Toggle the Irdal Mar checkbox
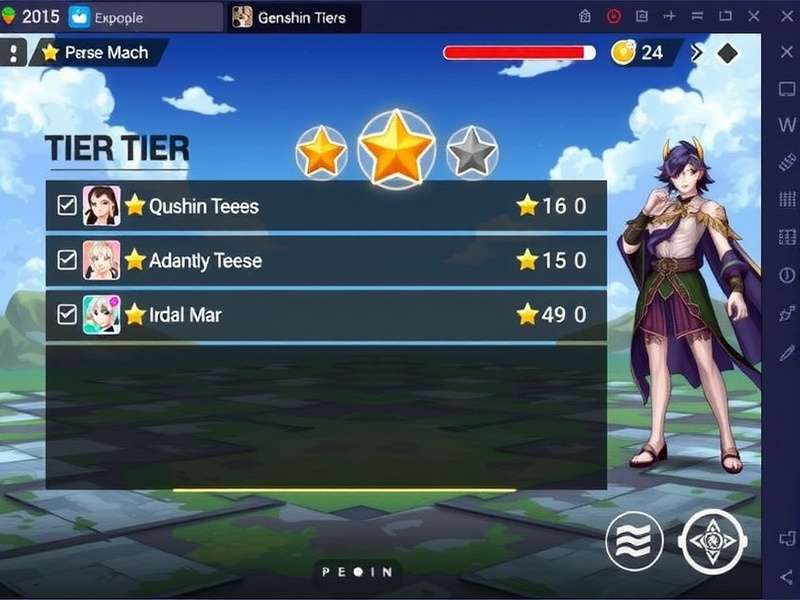This screenshot has height=600, width=800. click(67, 314)
